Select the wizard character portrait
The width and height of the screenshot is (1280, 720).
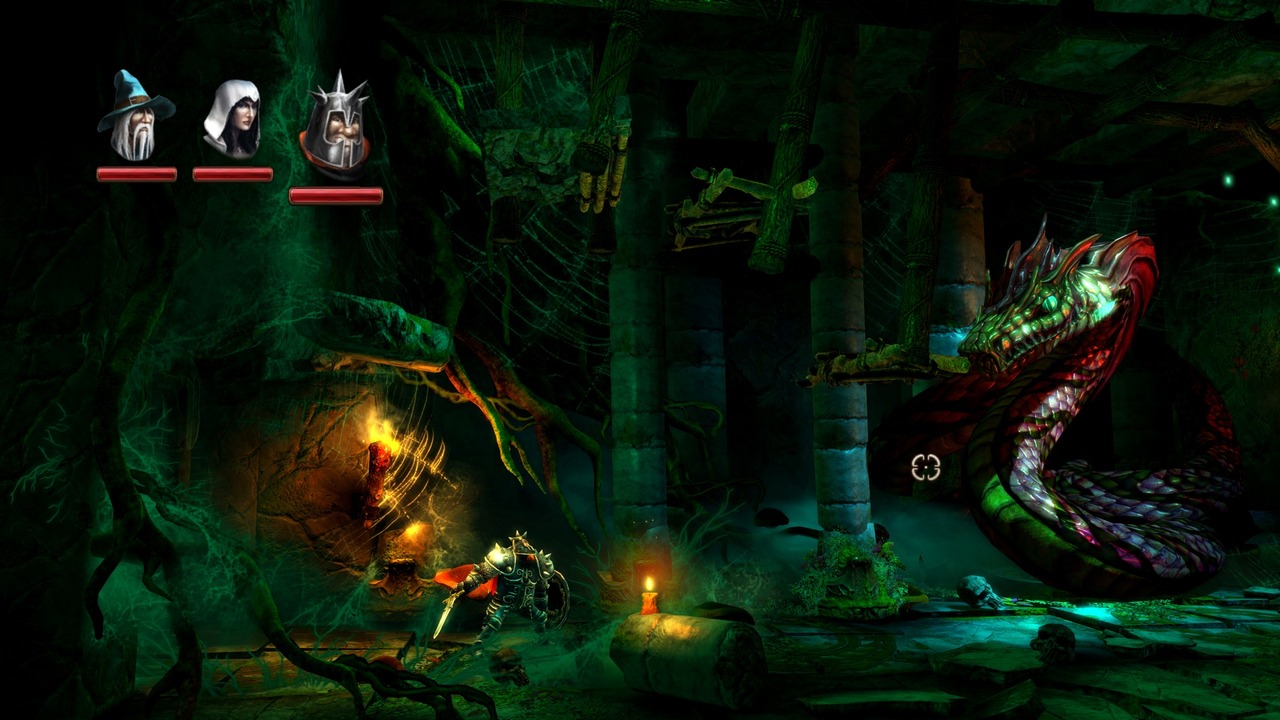135,118
